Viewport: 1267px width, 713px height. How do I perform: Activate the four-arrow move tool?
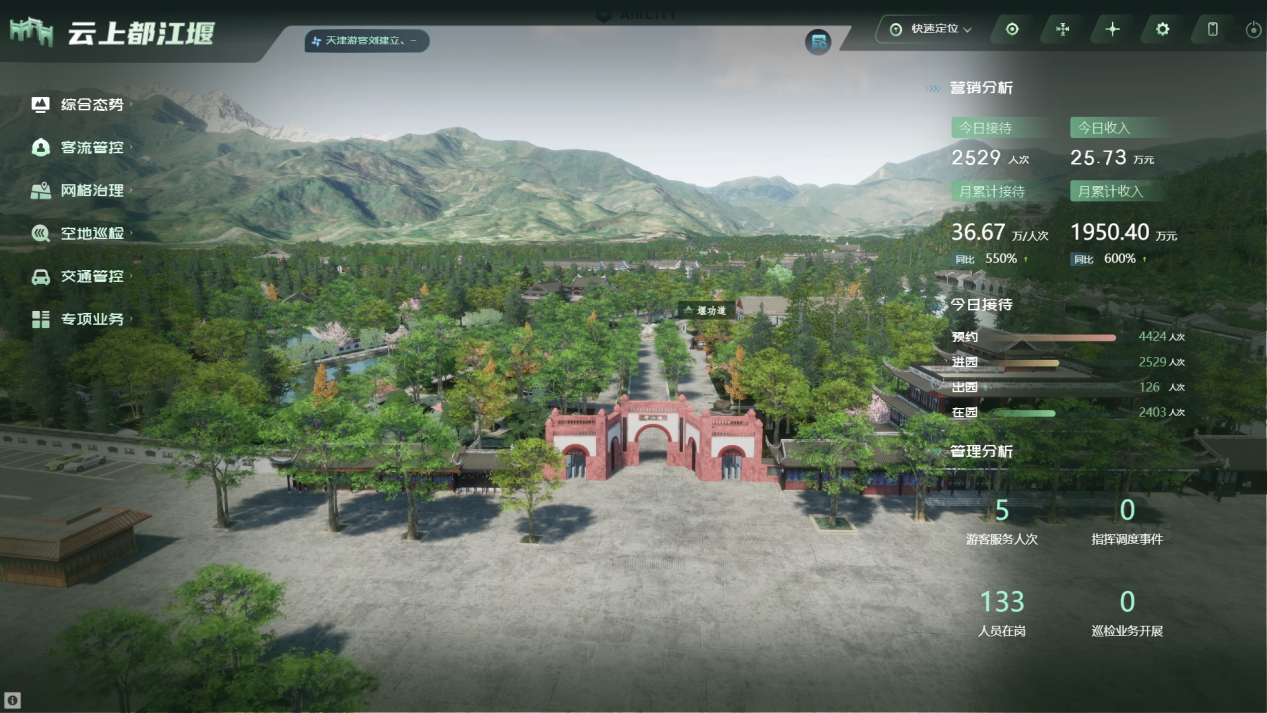[x=1062, y=29]
